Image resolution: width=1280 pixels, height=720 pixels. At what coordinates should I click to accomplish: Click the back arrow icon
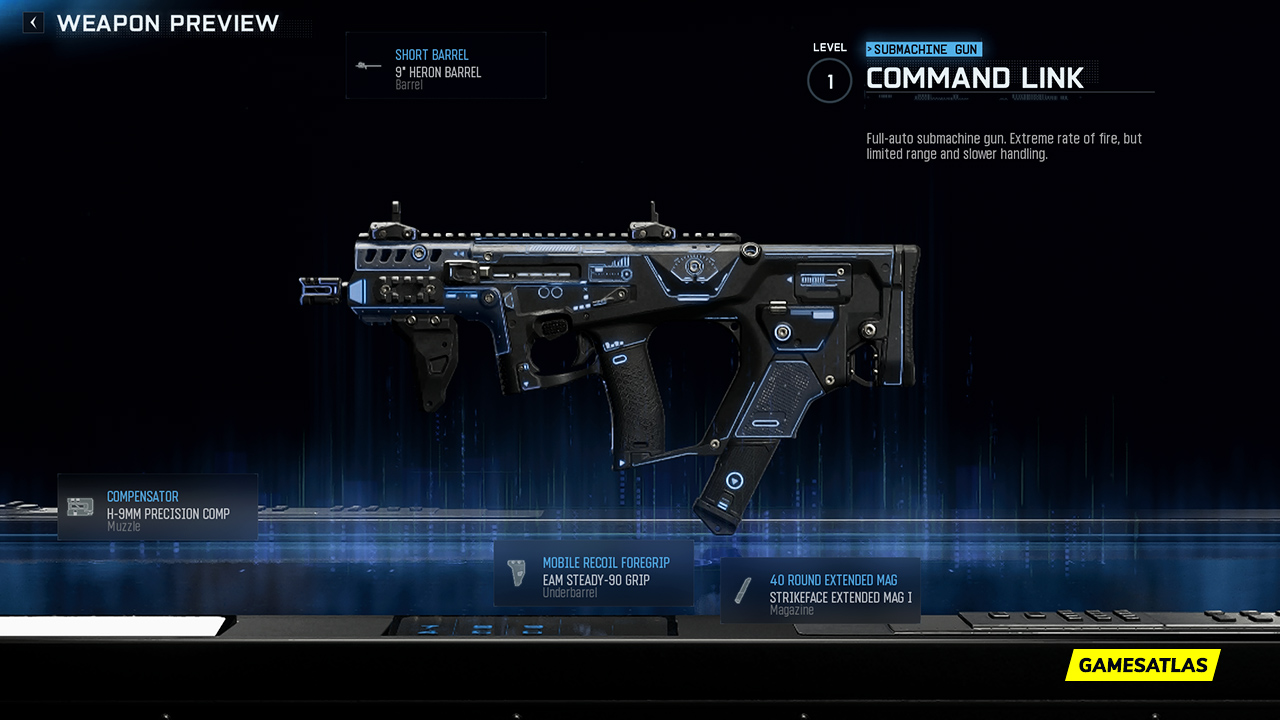[x=33, y=21]
